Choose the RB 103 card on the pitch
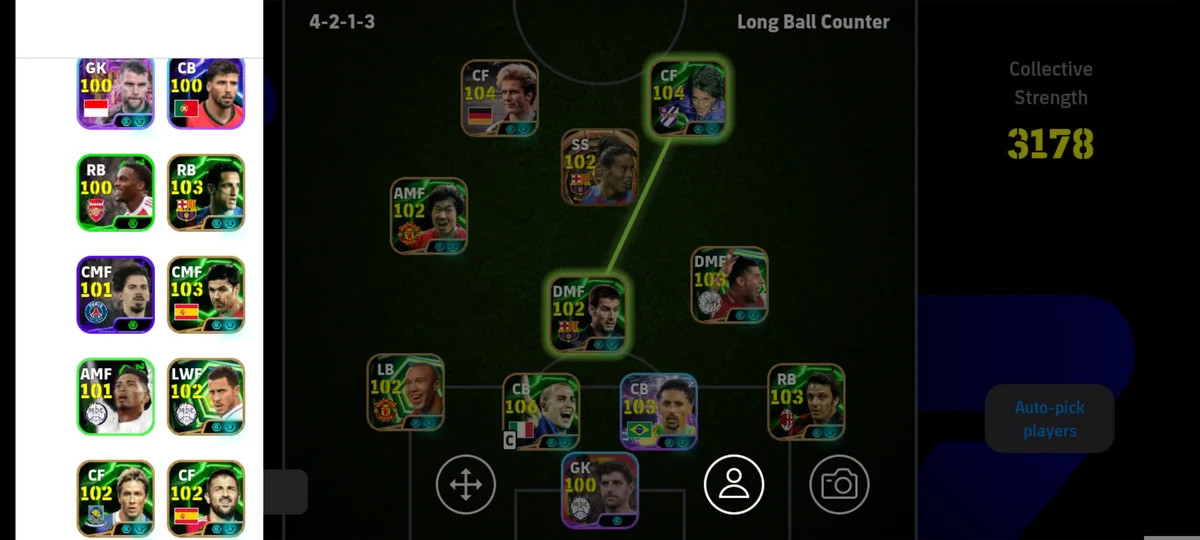 click(x=806, y=401)
